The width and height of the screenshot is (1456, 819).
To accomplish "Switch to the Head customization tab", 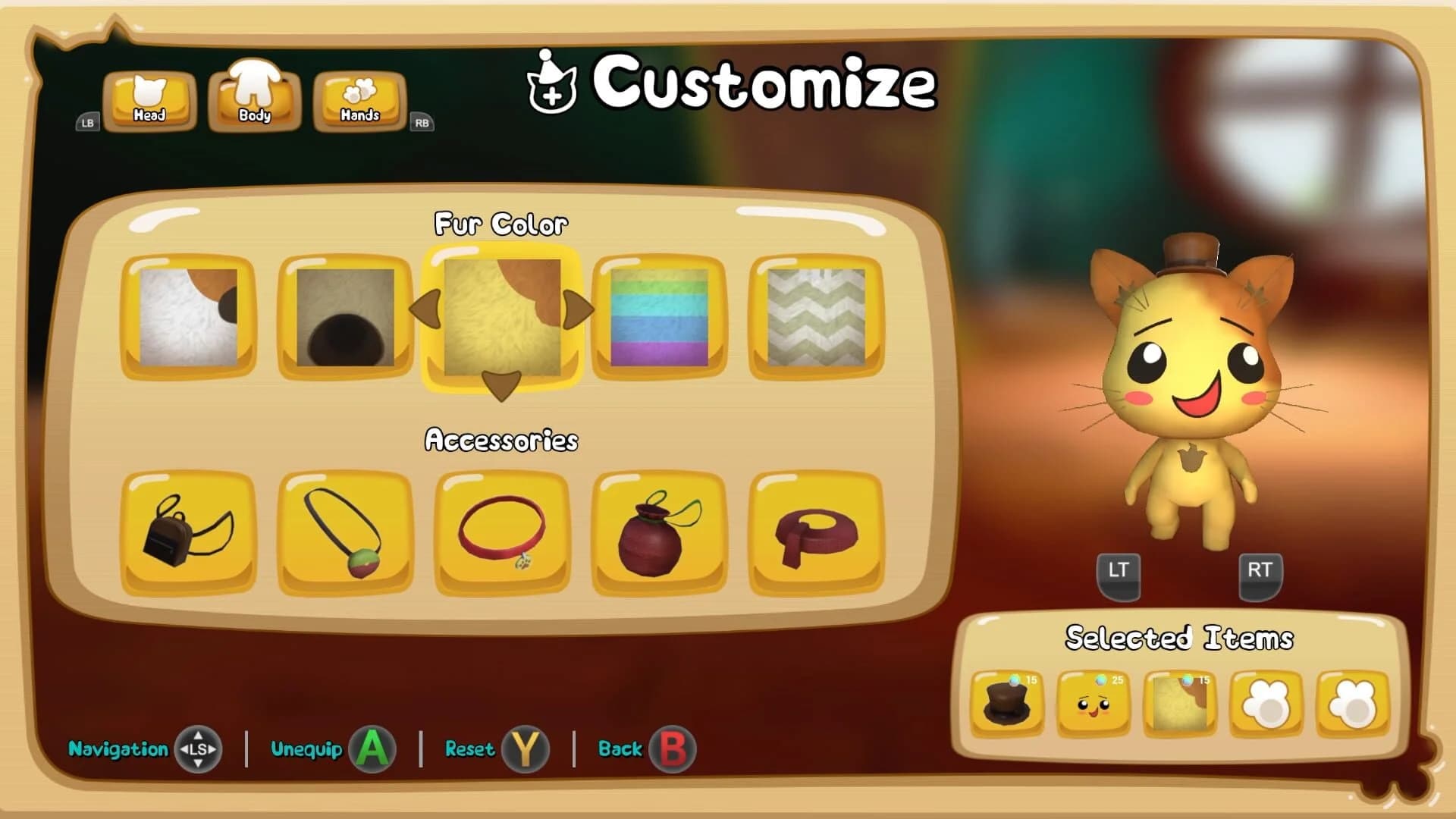I will click(149, 97).
